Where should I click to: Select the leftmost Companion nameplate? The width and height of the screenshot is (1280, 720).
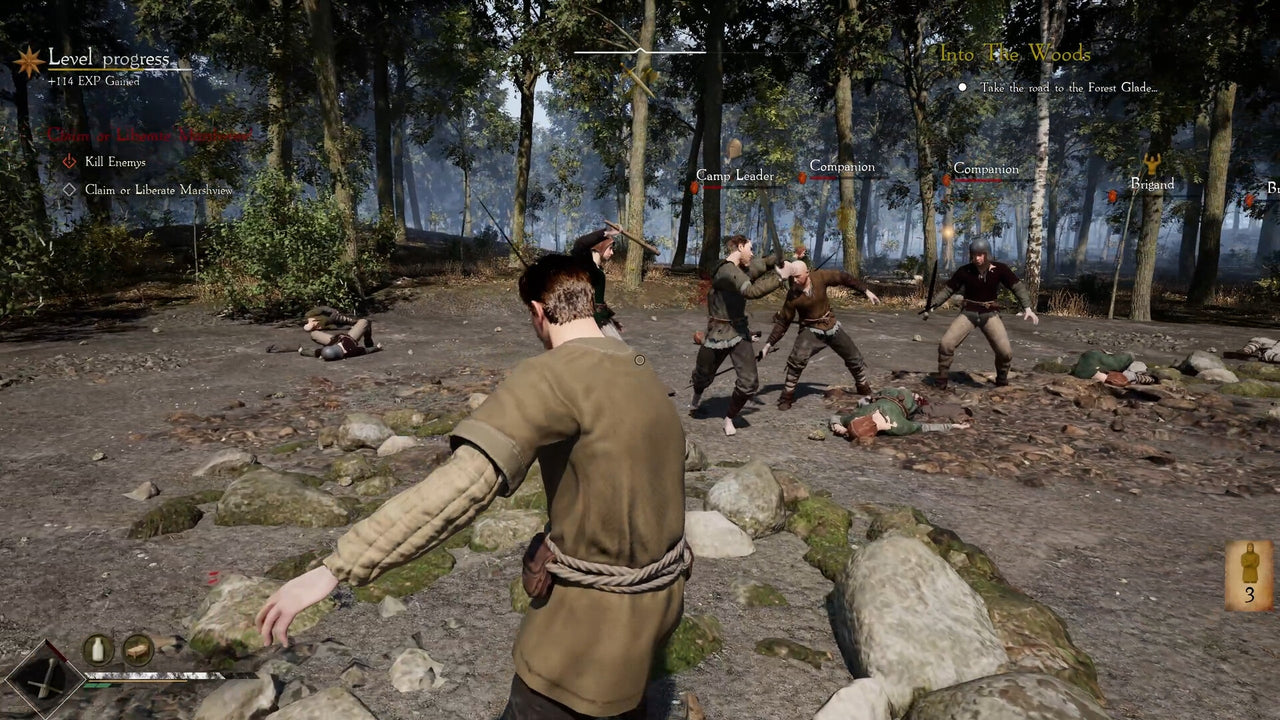(x=841, y=166)
